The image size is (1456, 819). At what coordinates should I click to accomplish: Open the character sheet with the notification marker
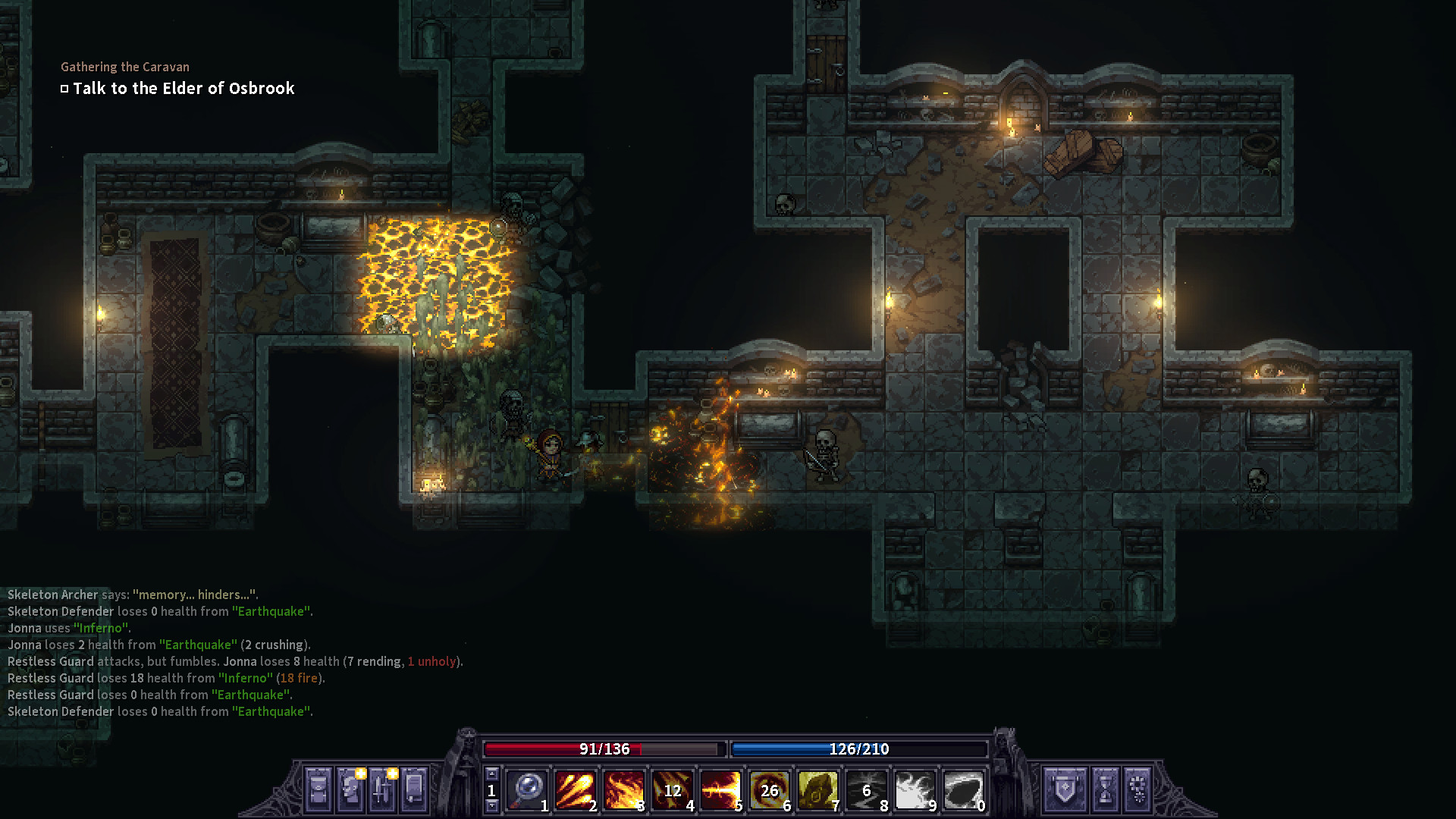tap(350, 791)
